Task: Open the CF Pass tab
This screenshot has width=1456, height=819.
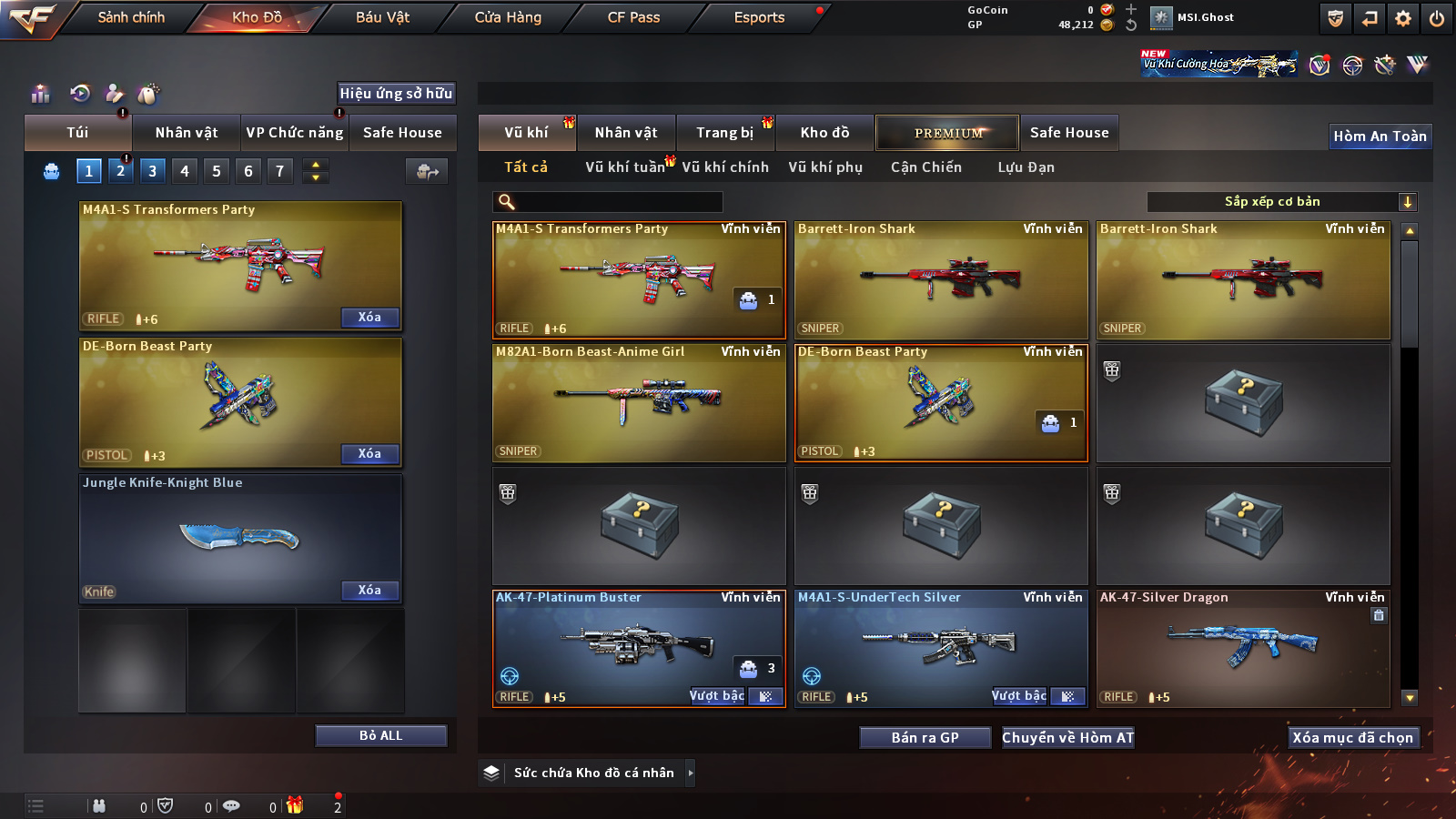Action: click(x=633, y=17)
